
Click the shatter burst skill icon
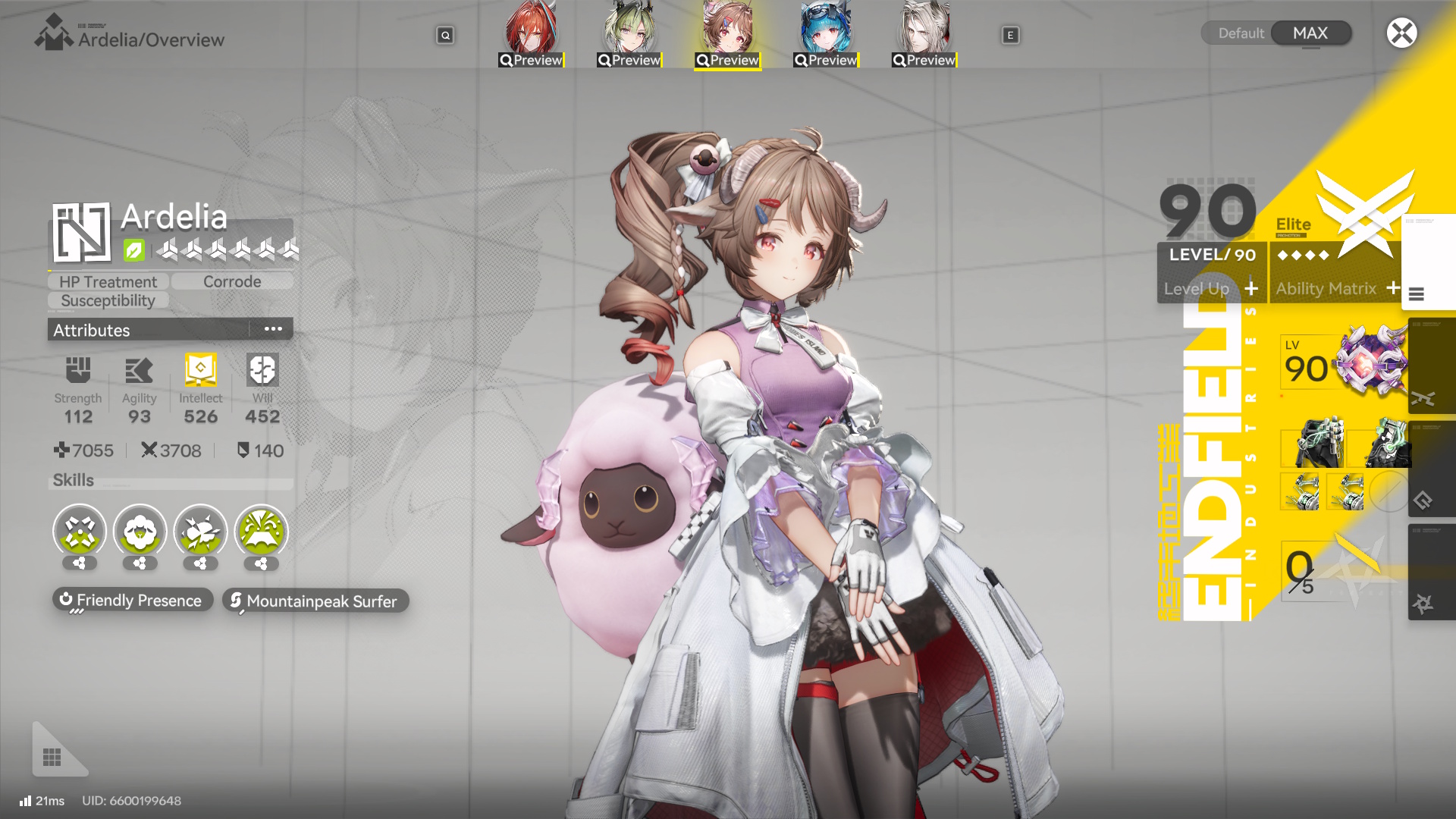[199, 533]
